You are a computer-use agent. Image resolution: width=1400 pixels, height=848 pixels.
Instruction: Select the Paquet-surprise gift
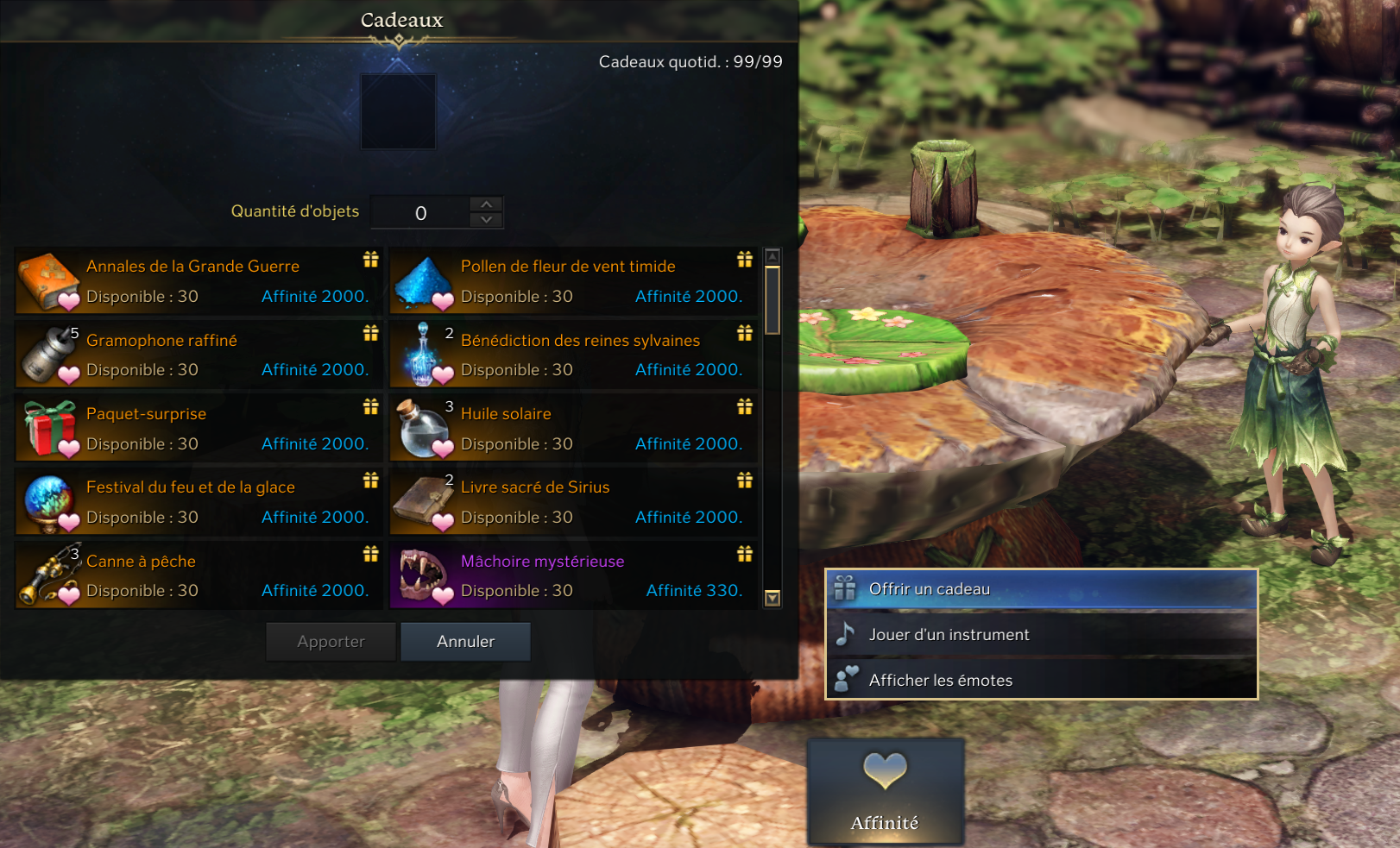coord(199,429)
